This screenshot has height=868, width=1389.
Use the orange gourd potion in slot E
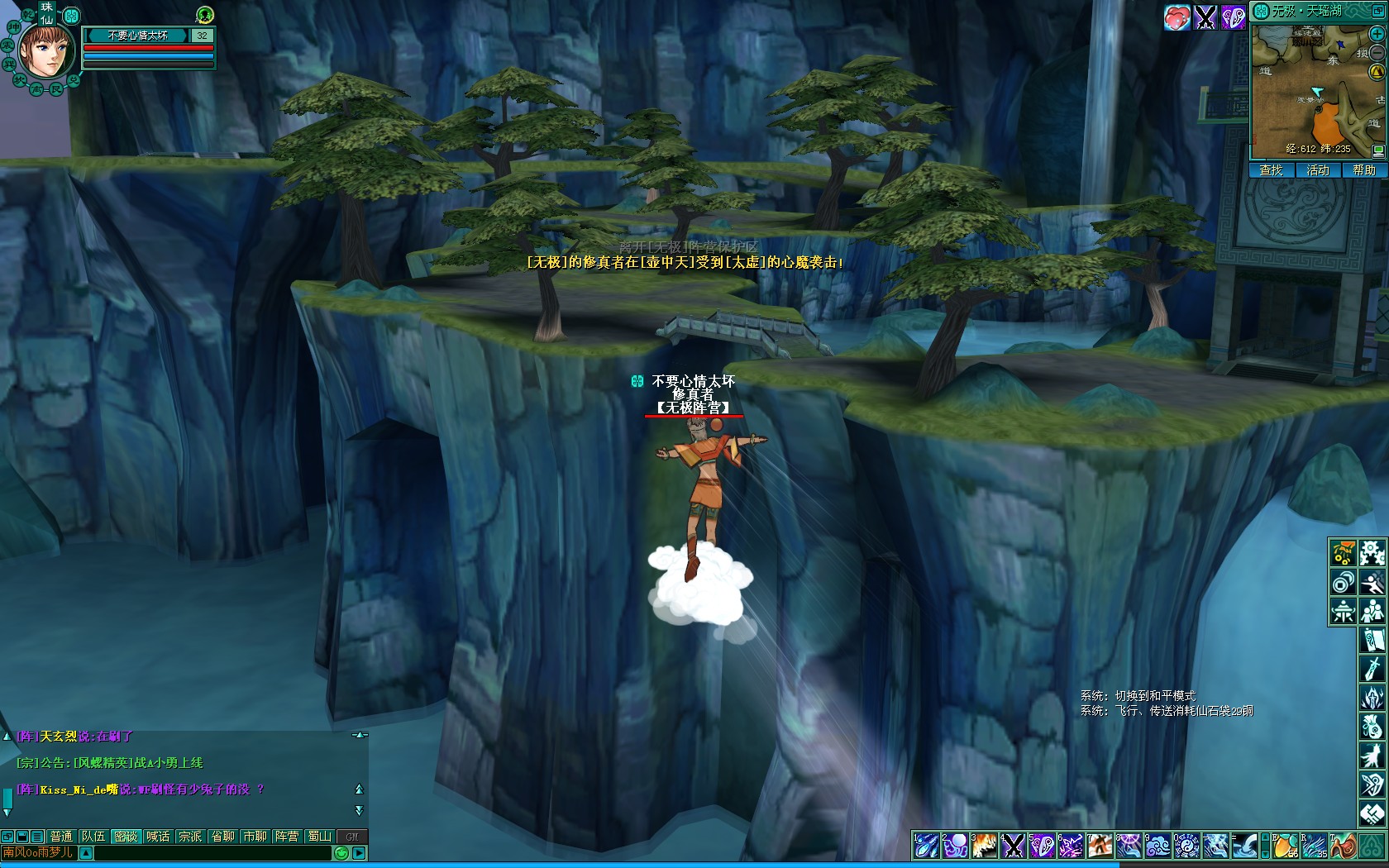coord(1284,846)
